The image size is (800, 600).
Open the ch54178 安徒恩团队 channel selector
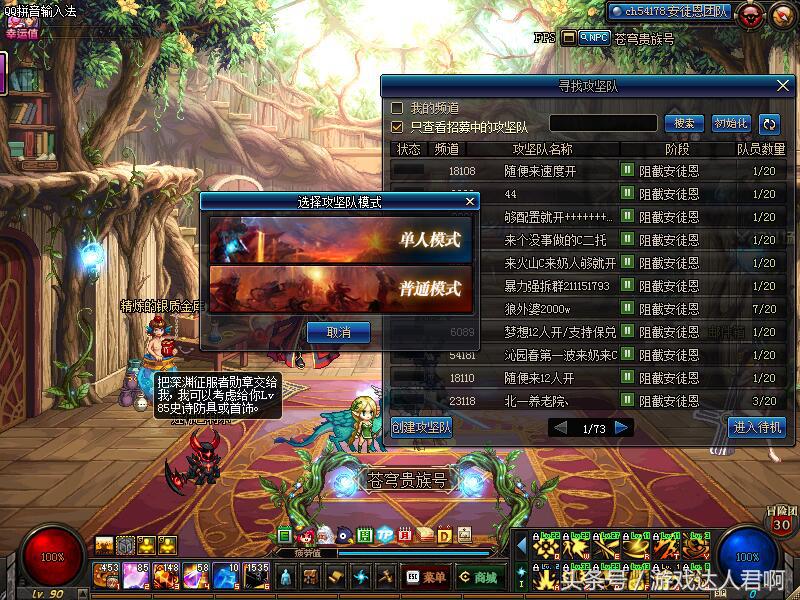tap(670, 12)
